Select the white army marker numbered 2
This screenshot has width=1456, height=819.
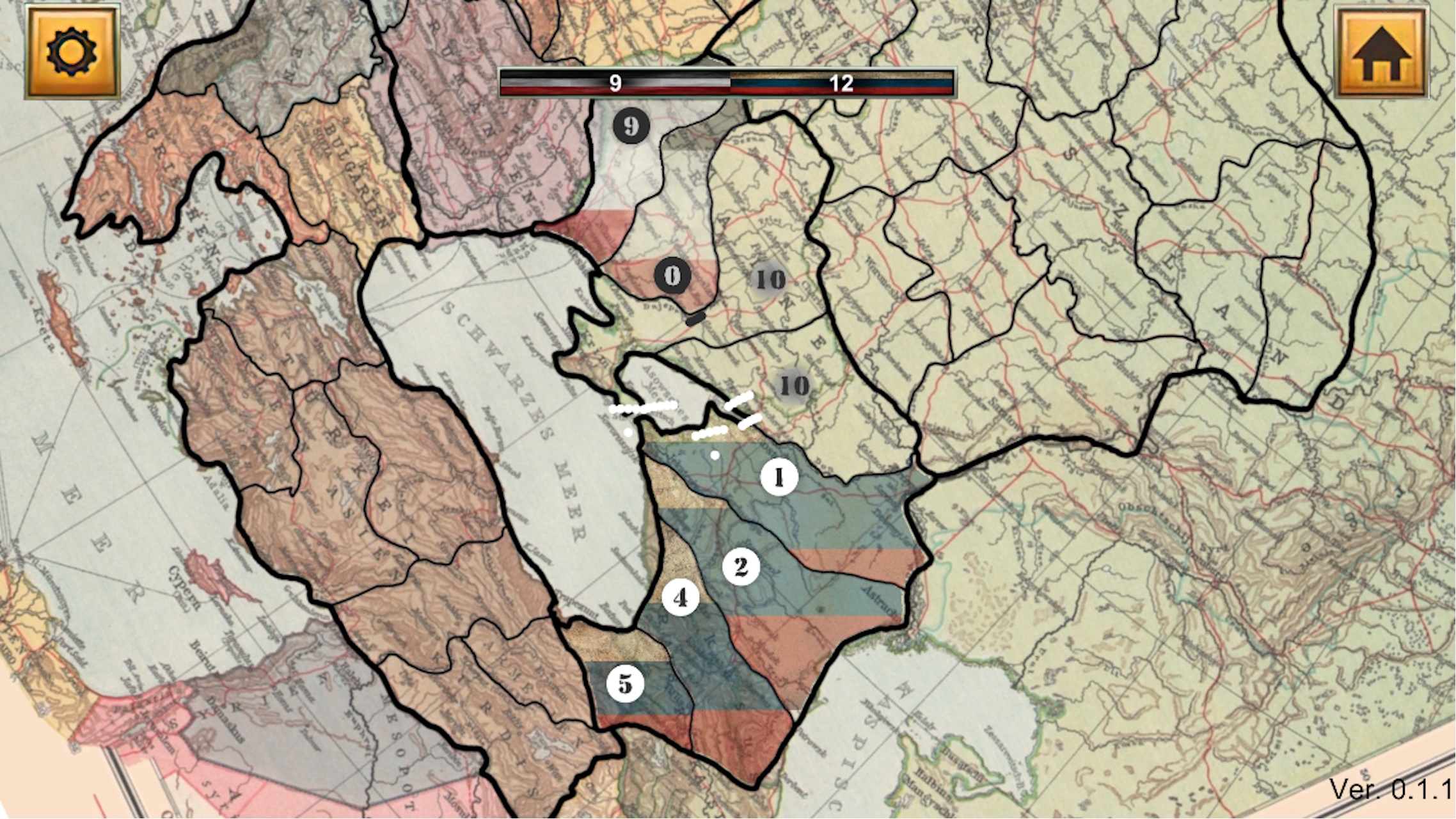[740, 566]
